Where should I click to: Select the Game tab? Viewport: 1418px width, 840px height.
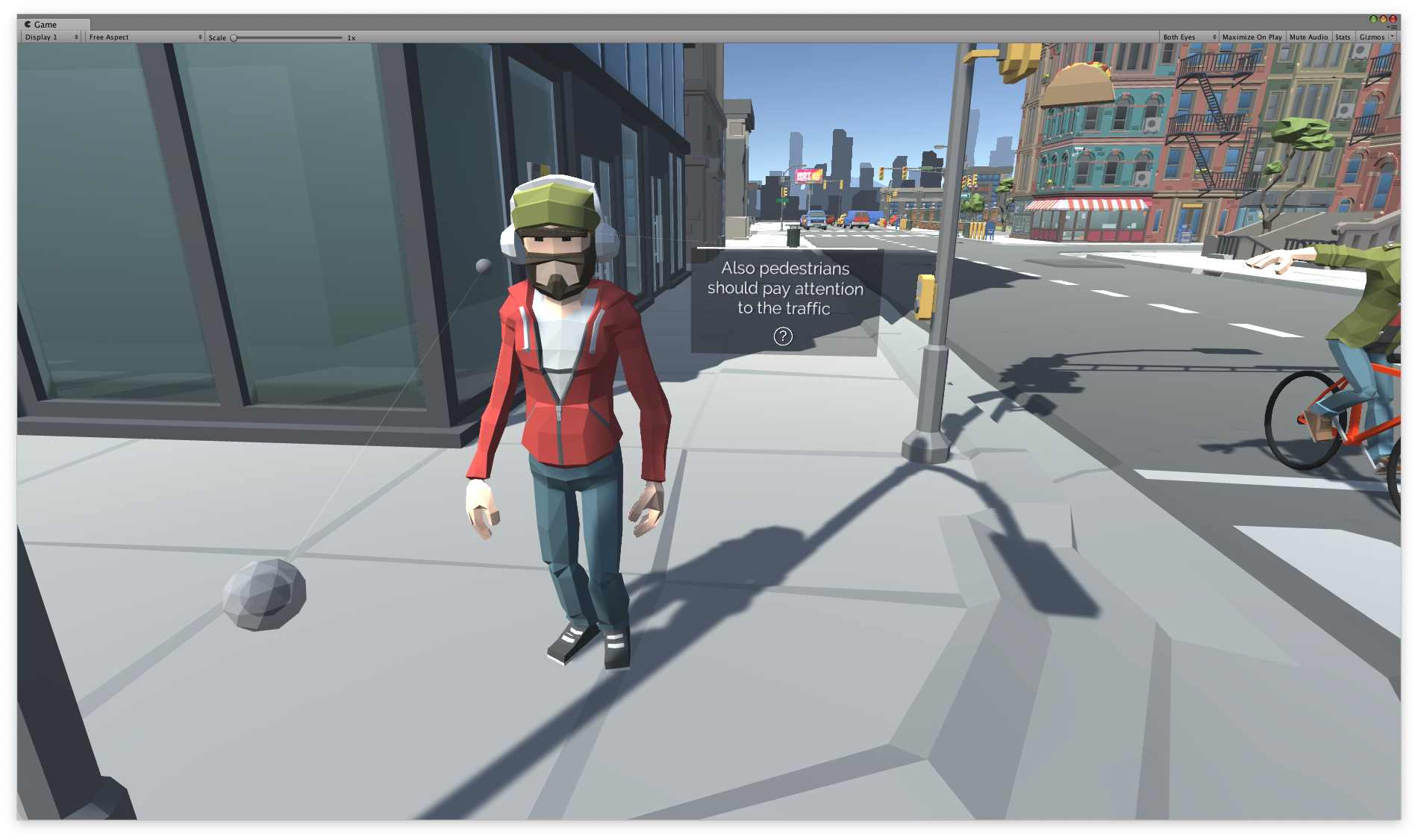46,24
